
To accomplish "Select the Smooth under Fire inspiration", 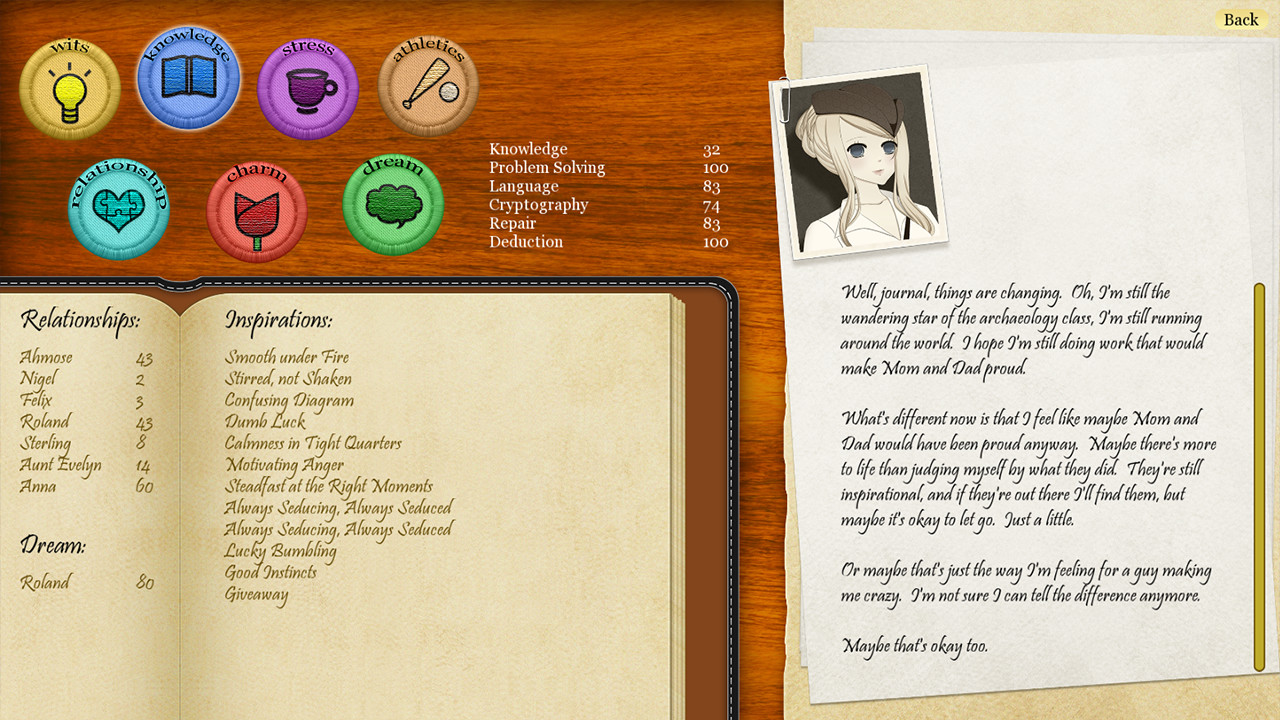I will click(x=286, y=357).
